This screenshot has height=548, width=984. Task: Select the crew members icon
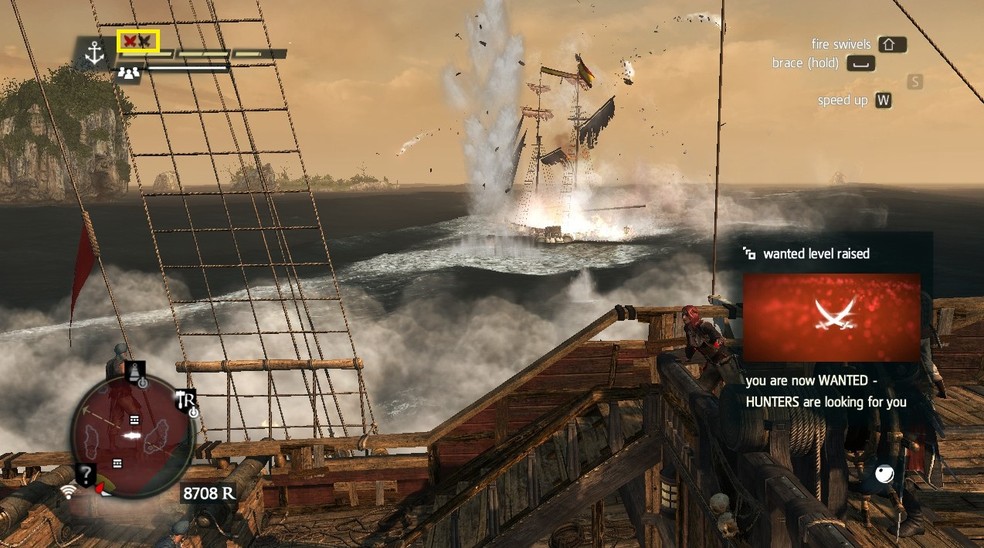pos(129,71)
